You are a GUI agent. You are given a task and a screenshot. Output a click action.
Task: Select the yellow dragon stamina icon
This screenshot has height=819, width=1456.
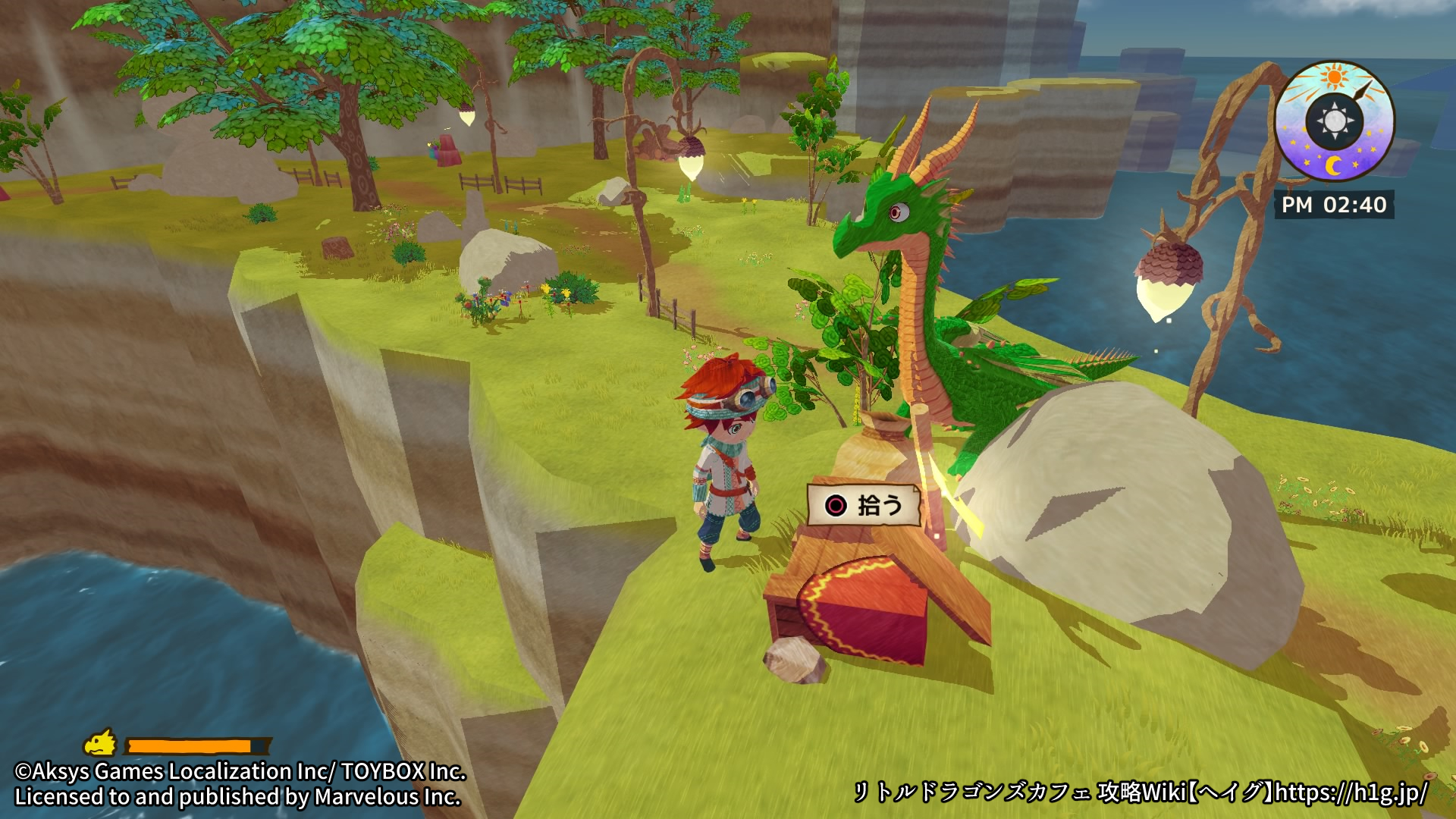click(101, 743)
